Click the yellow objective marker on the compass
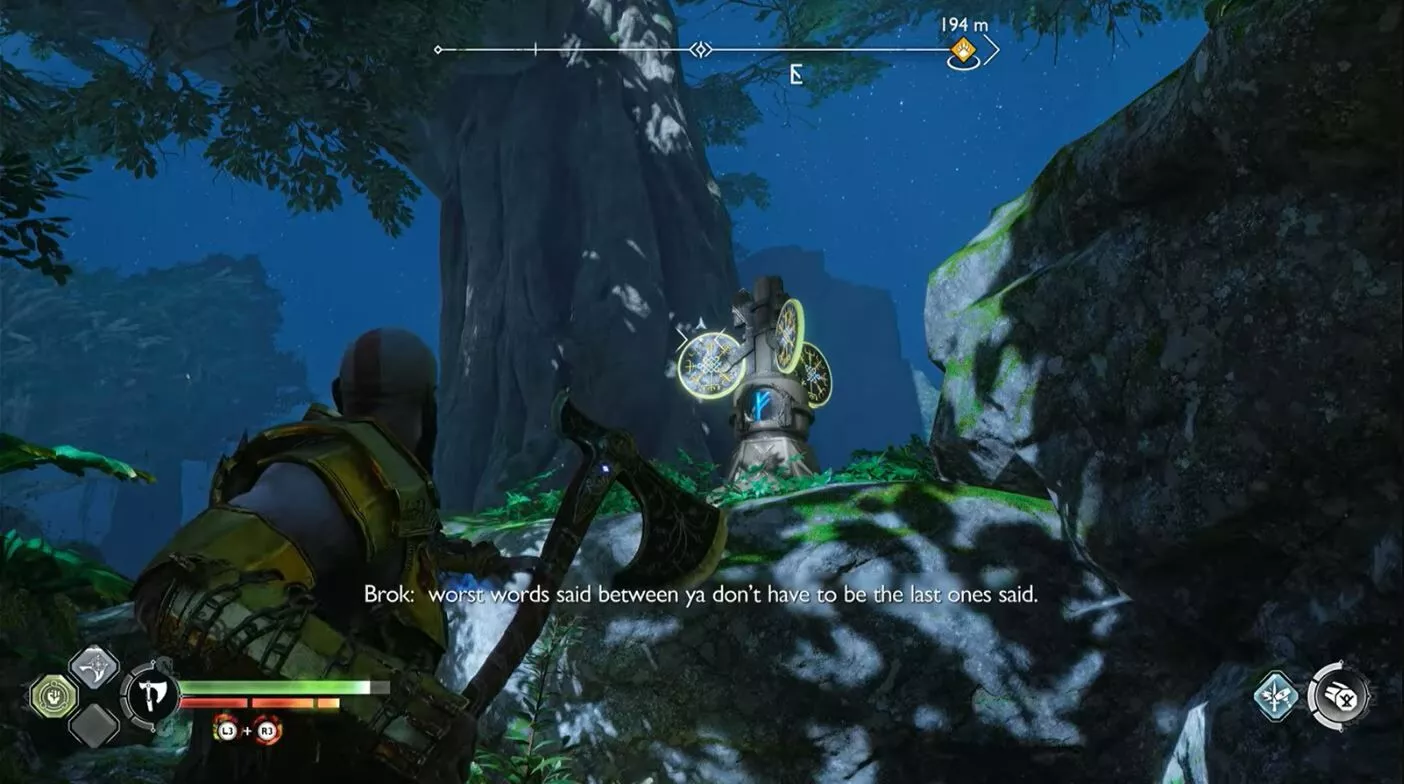The height and width of the screenshot is (784, 1404). point(963,49)
